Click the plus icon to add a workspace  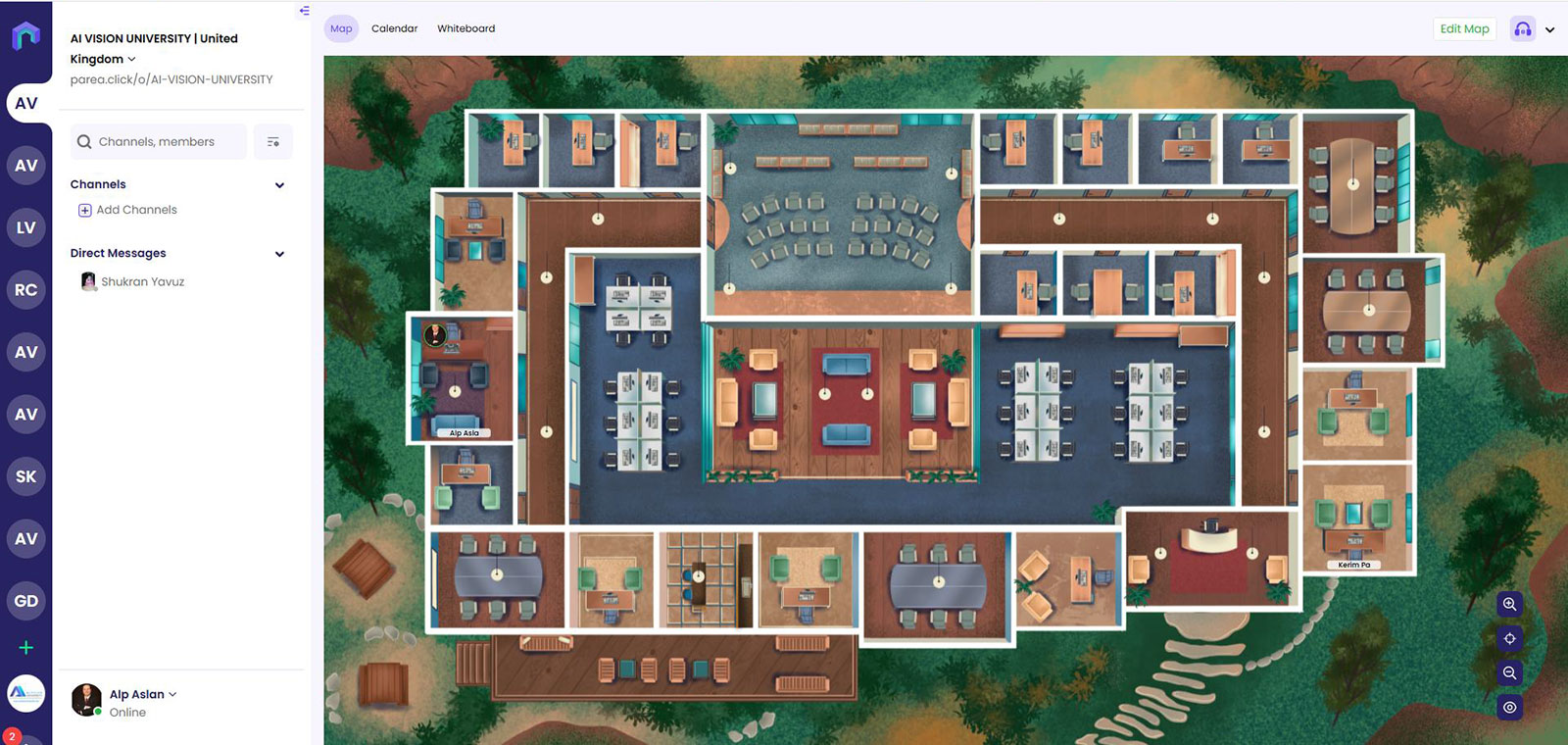pos(26,647)
